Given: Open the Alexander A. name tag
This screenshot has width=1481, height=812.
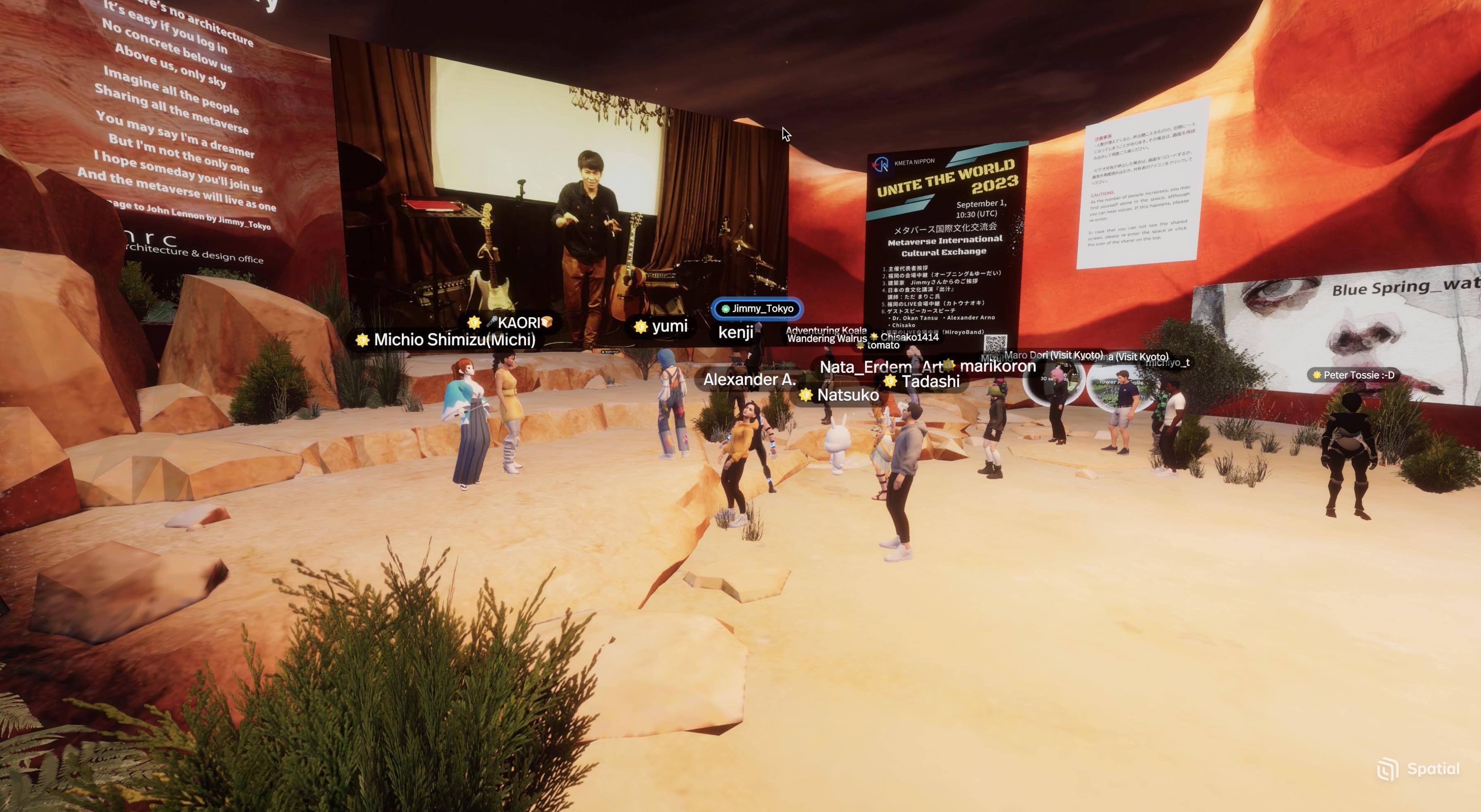Looking at the screenshot, I should click(x=749, y=379).
